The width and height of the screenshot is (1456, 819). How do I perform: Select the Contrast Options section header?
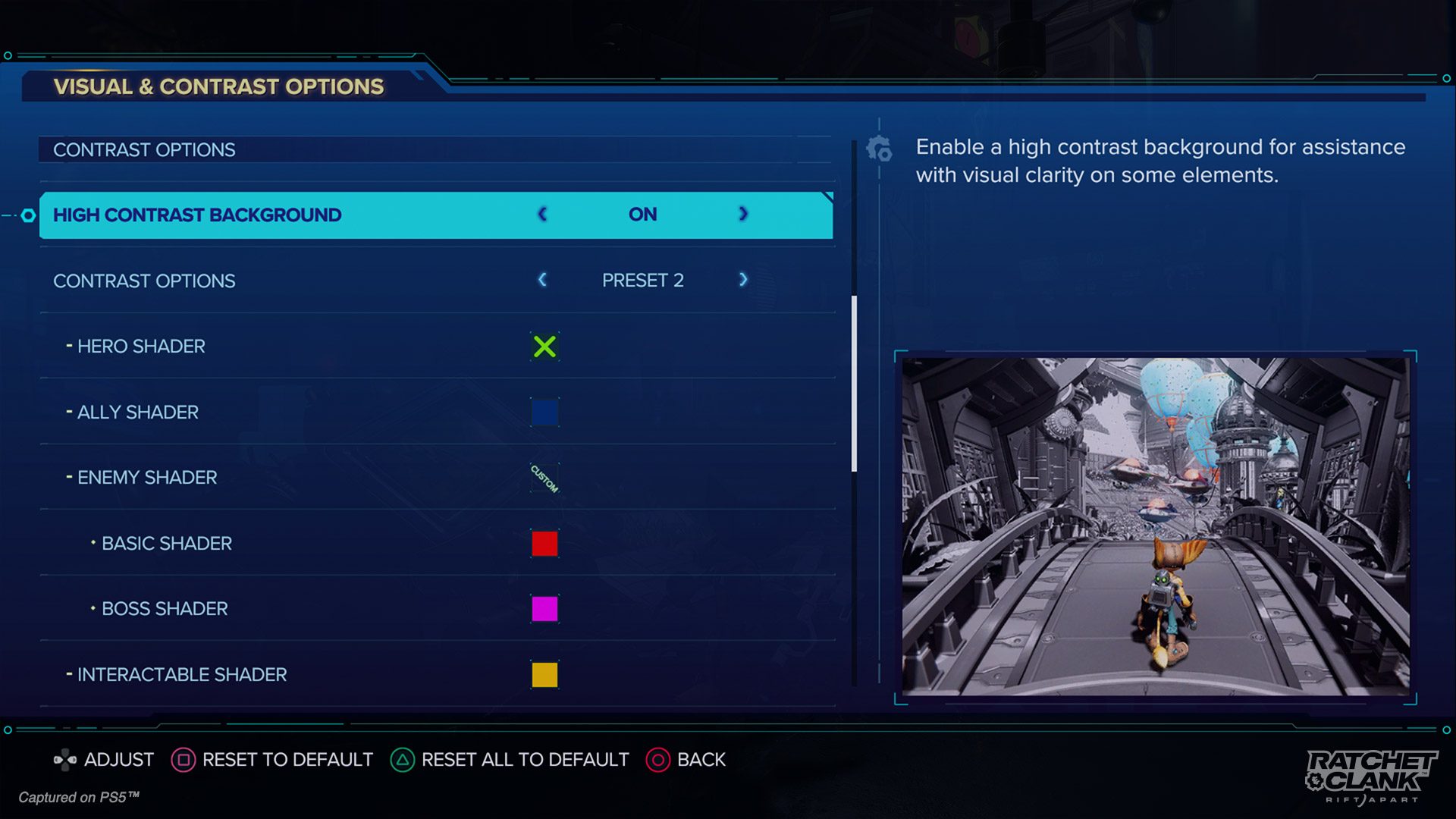pyautogui.click(x=144, y=149)
